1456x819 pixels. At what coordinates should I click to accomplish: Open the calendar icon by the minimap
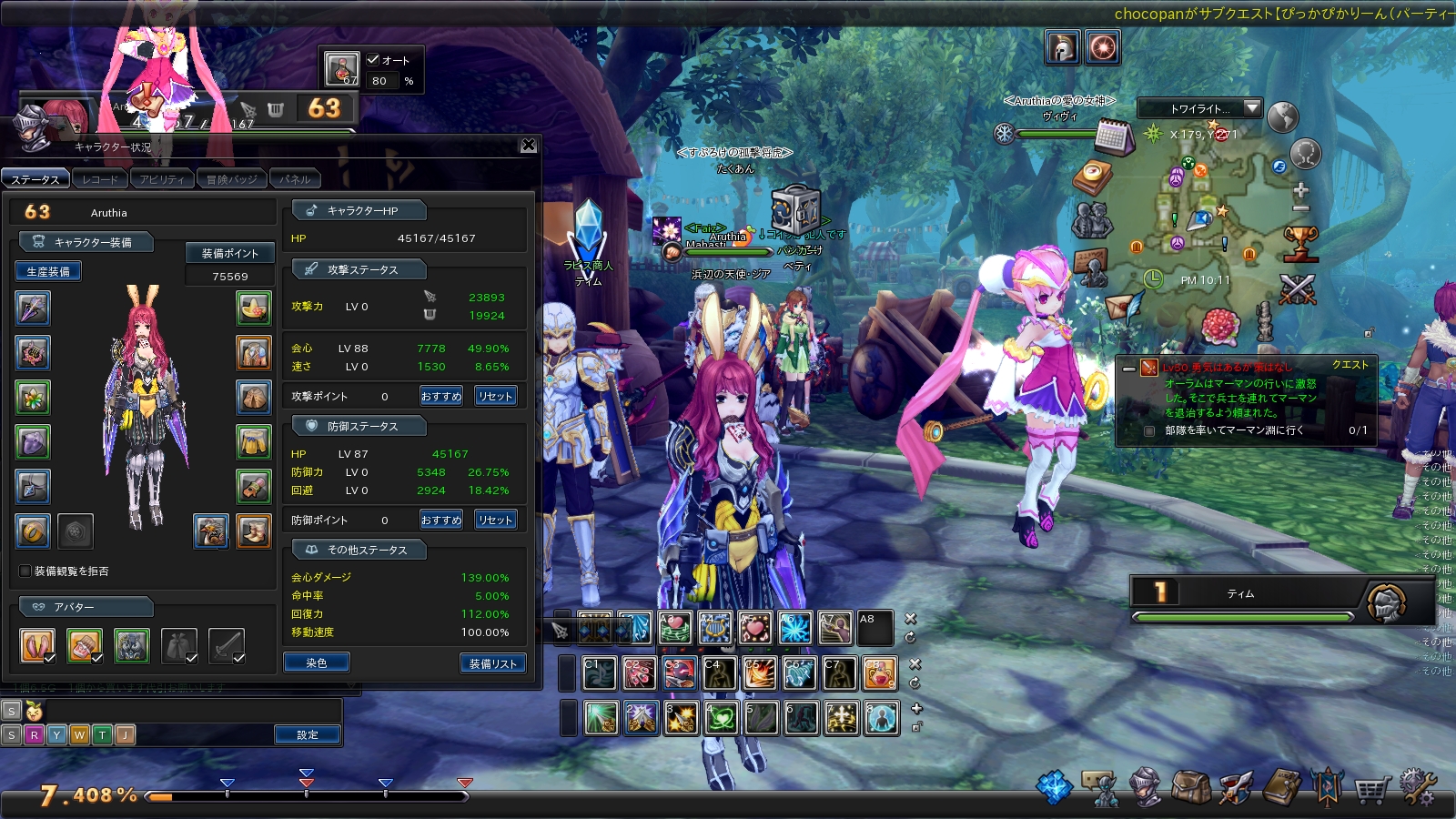click(1113, 137)
